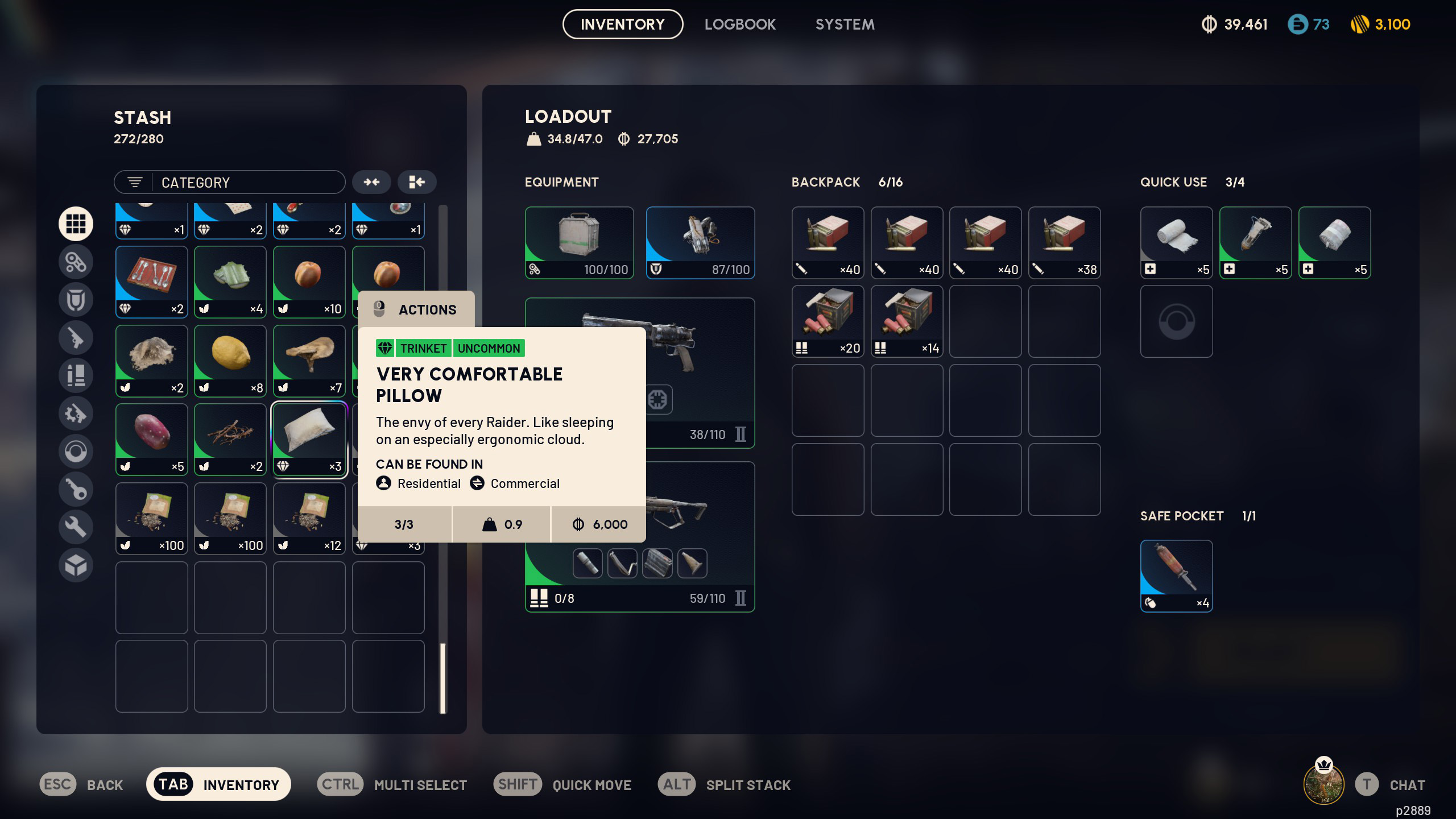
Task: Open the System tab
Action: pyautogui.click(x=845, y=24)
